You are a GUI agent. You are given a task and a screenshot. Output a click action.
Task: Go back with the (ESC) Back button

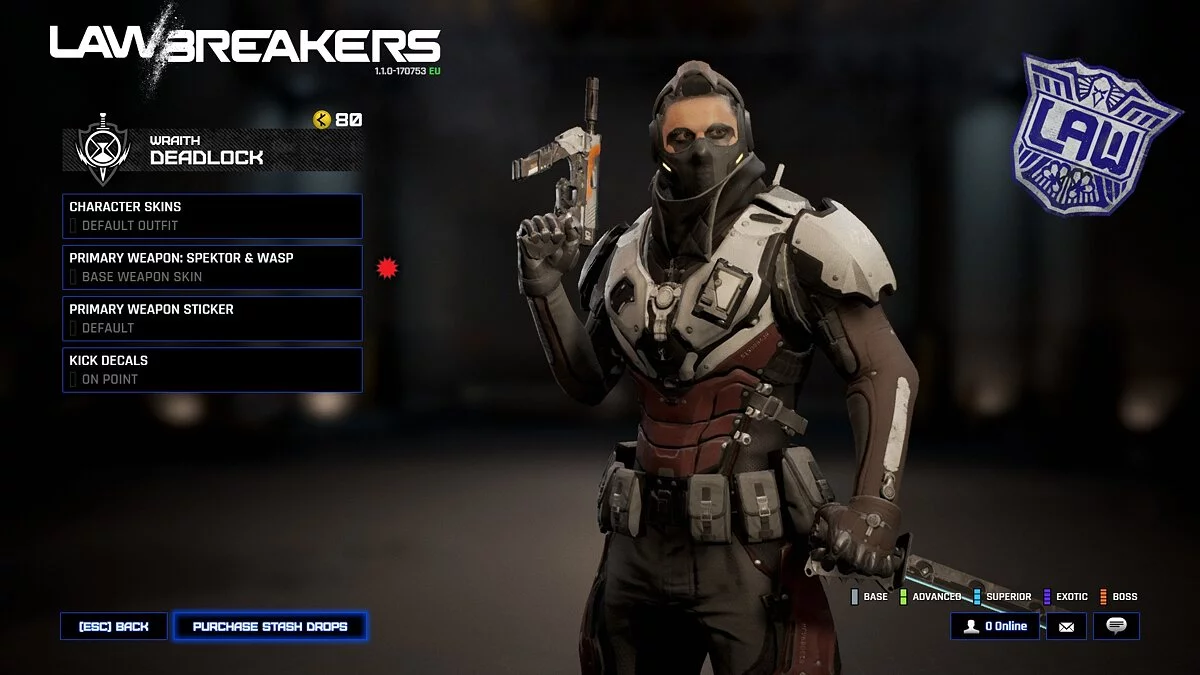[114, 627]
